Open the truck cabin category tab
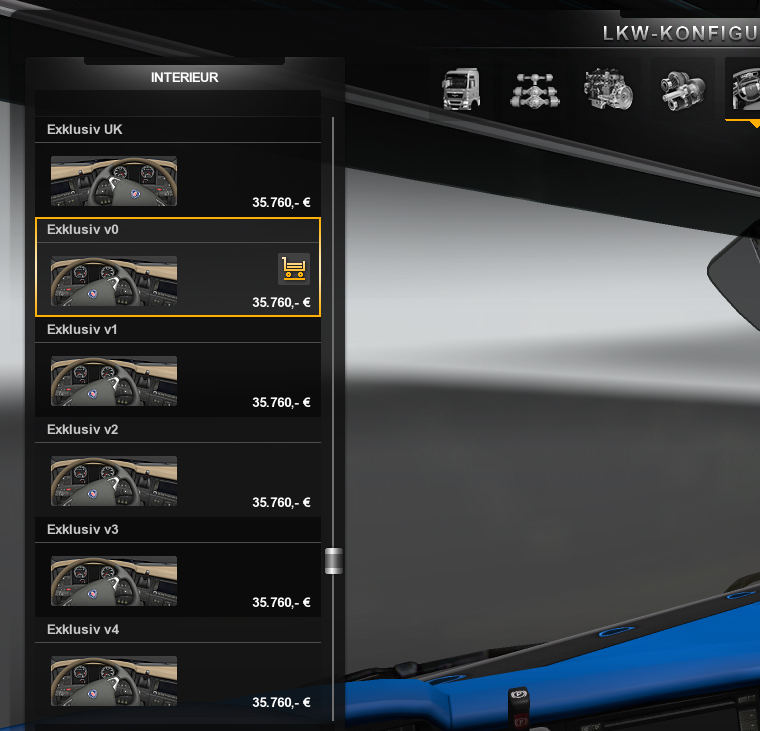The width and height of the screenshot is (760, 731). pyautogui.click(x=461, y=89)
